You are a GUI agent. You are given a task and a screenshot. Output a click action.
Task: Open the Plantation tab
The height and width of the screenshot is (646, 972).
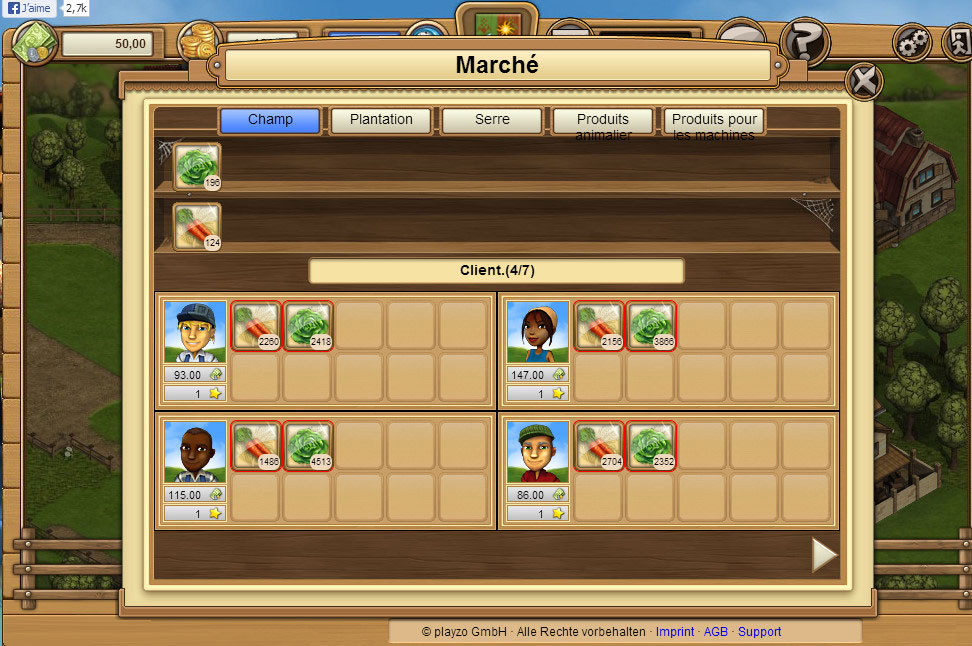click(381, 121)
